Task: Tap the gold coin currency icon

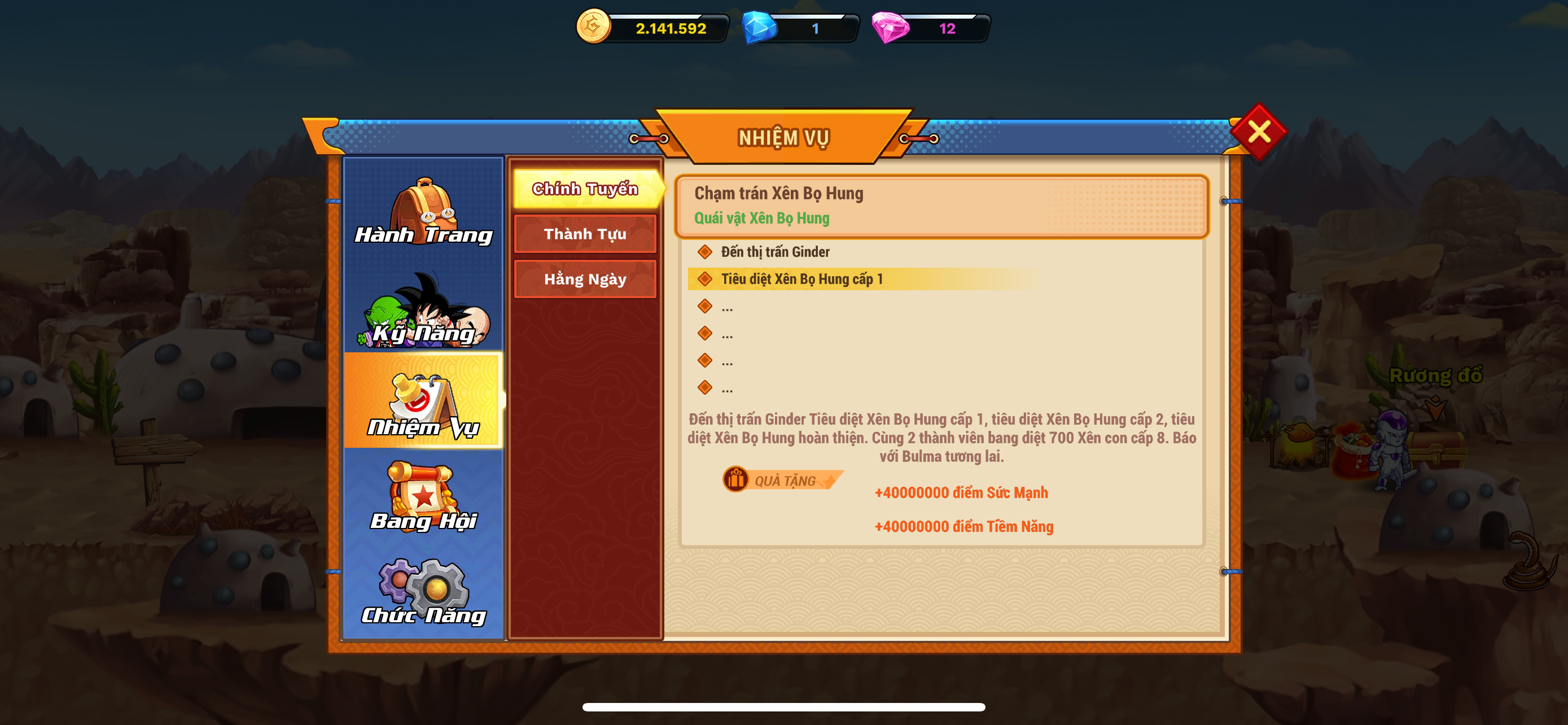Action: coord(593,27)
